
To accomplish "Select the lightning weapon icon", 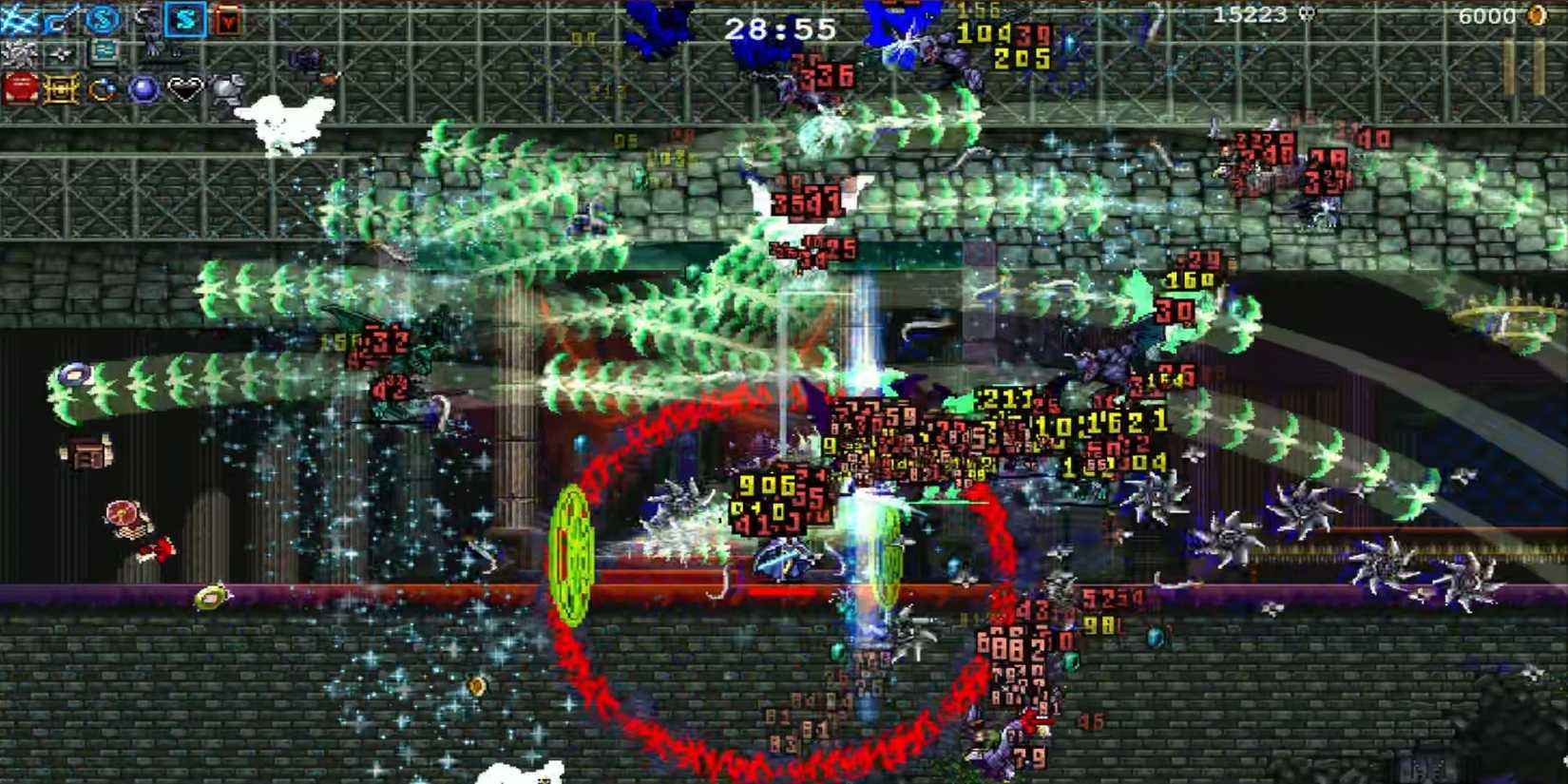I will pos(15,19).
